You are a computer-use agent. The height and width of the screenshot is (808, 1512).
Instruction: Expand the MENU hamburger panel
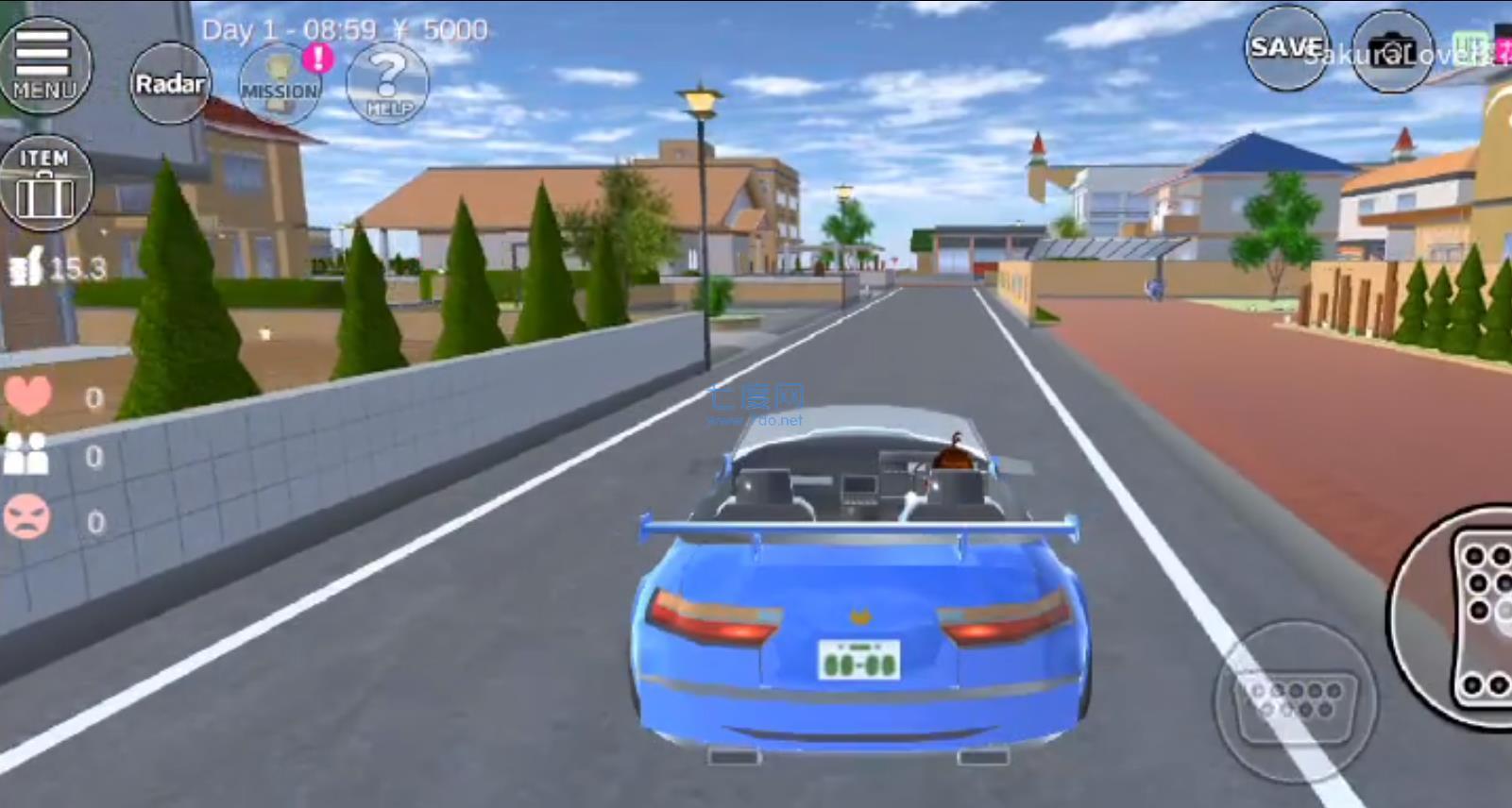click(x=46, y=64)
